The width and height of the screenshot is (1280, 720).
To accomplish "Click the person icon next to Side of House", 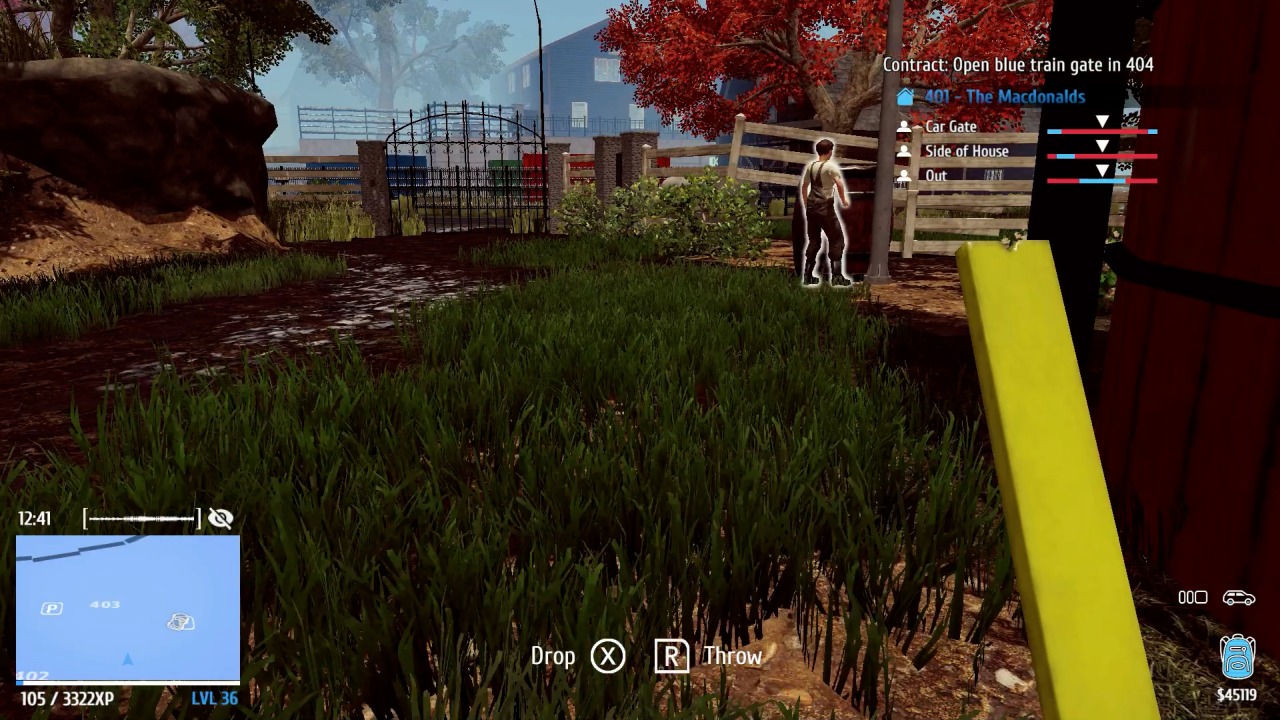I will coord(906,151).
